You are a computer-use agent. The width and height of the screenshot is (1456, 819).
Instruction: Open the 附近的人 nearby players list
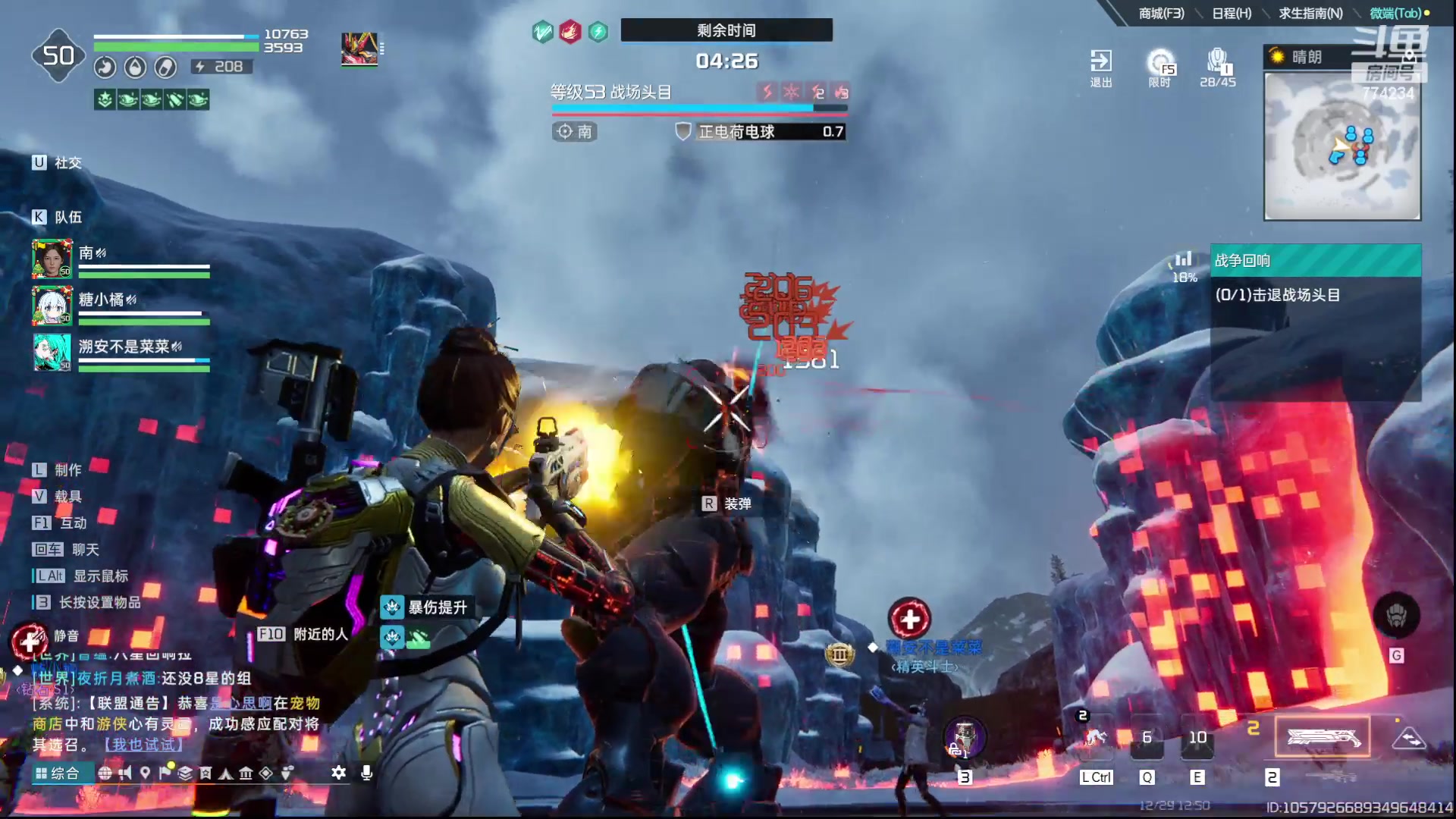(303, 634)
